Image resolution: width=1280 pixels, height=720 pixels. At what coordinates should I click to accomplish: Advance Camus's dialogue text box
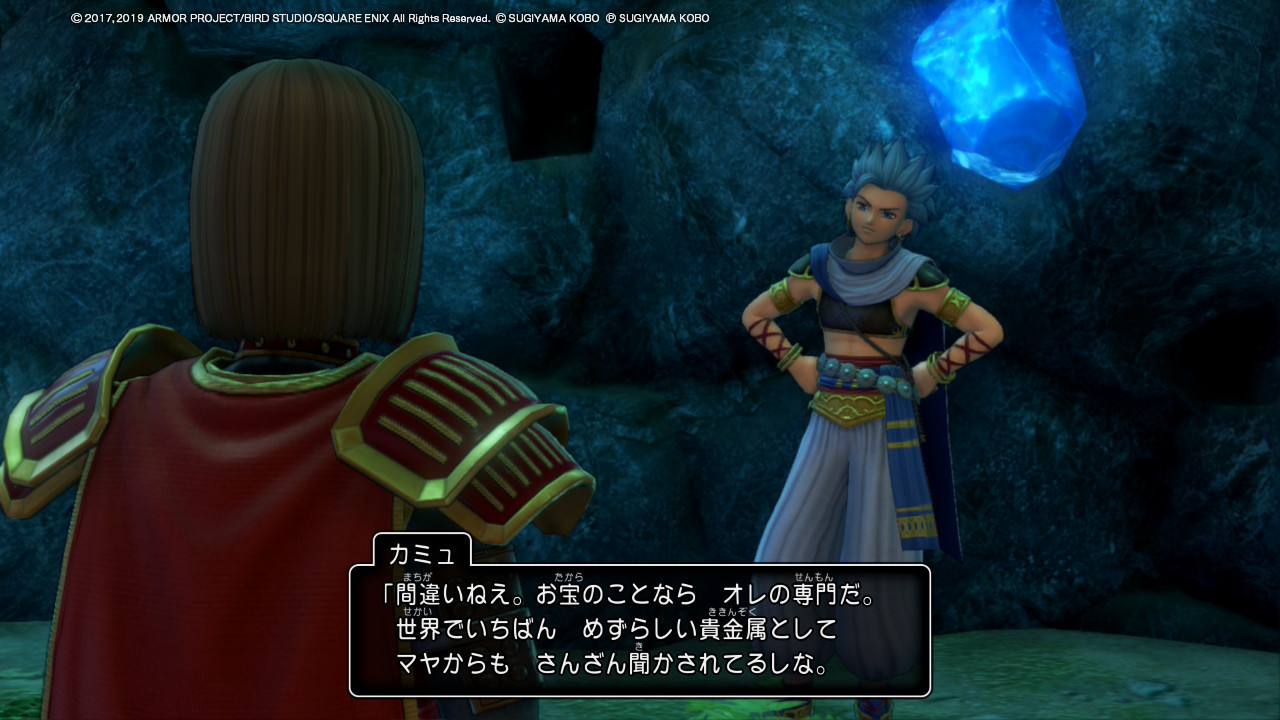tap(640, 631)
